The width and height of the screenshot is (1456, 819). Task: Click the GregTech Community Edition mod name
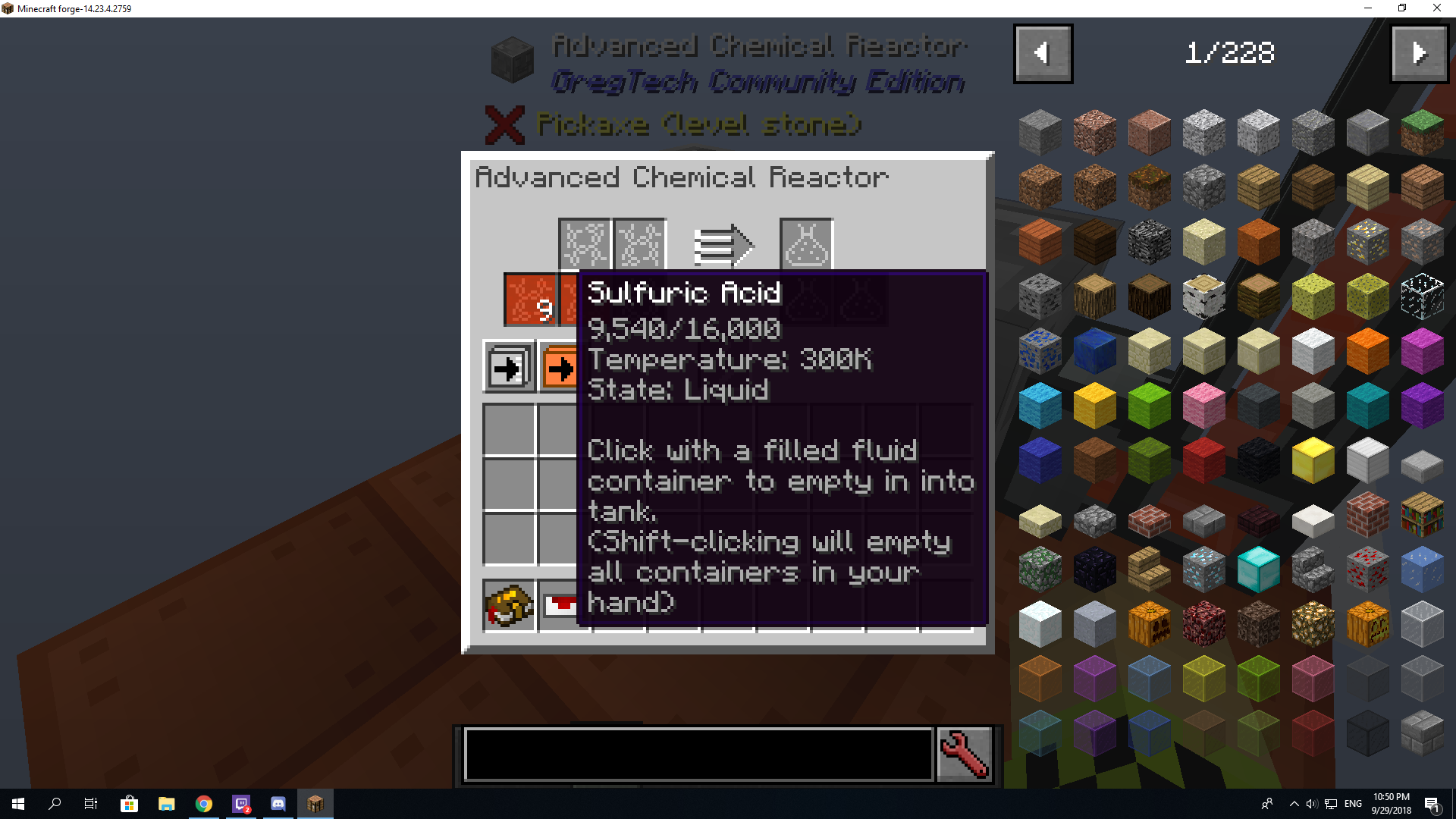pyautogui.click(x=756, y=82)
